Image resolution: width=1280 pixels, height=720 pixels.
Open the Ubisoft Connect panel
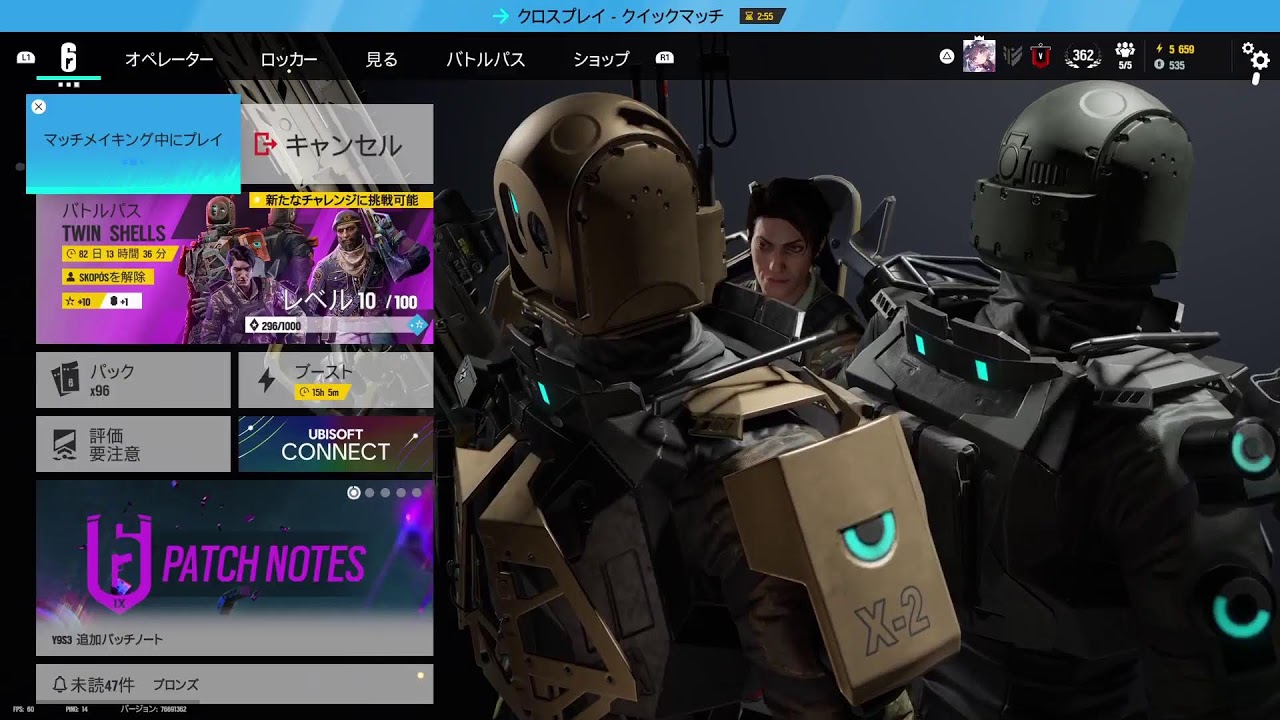334,442
